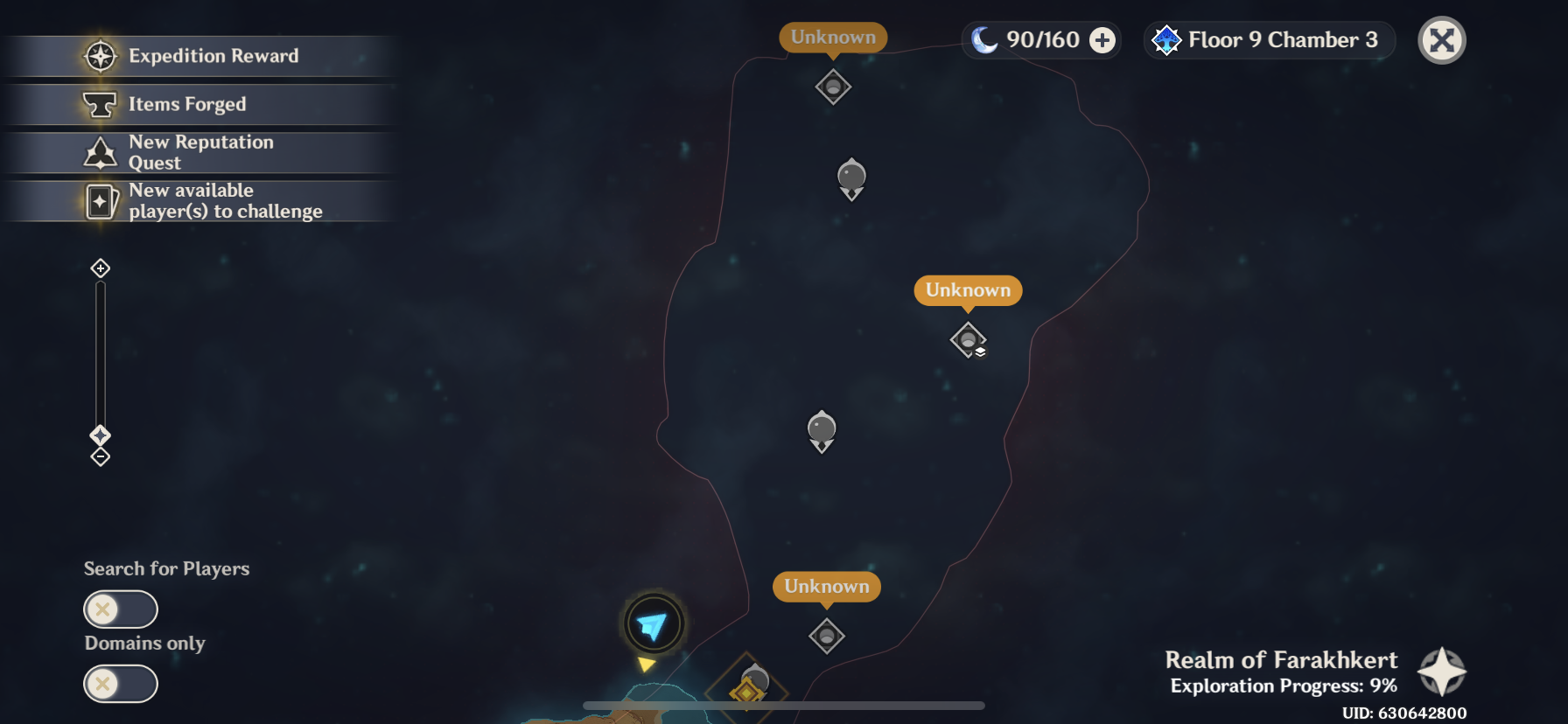Enable the Domains only filter
The height and width of the screenshot is (724, 1568).
tap(121, 684)
